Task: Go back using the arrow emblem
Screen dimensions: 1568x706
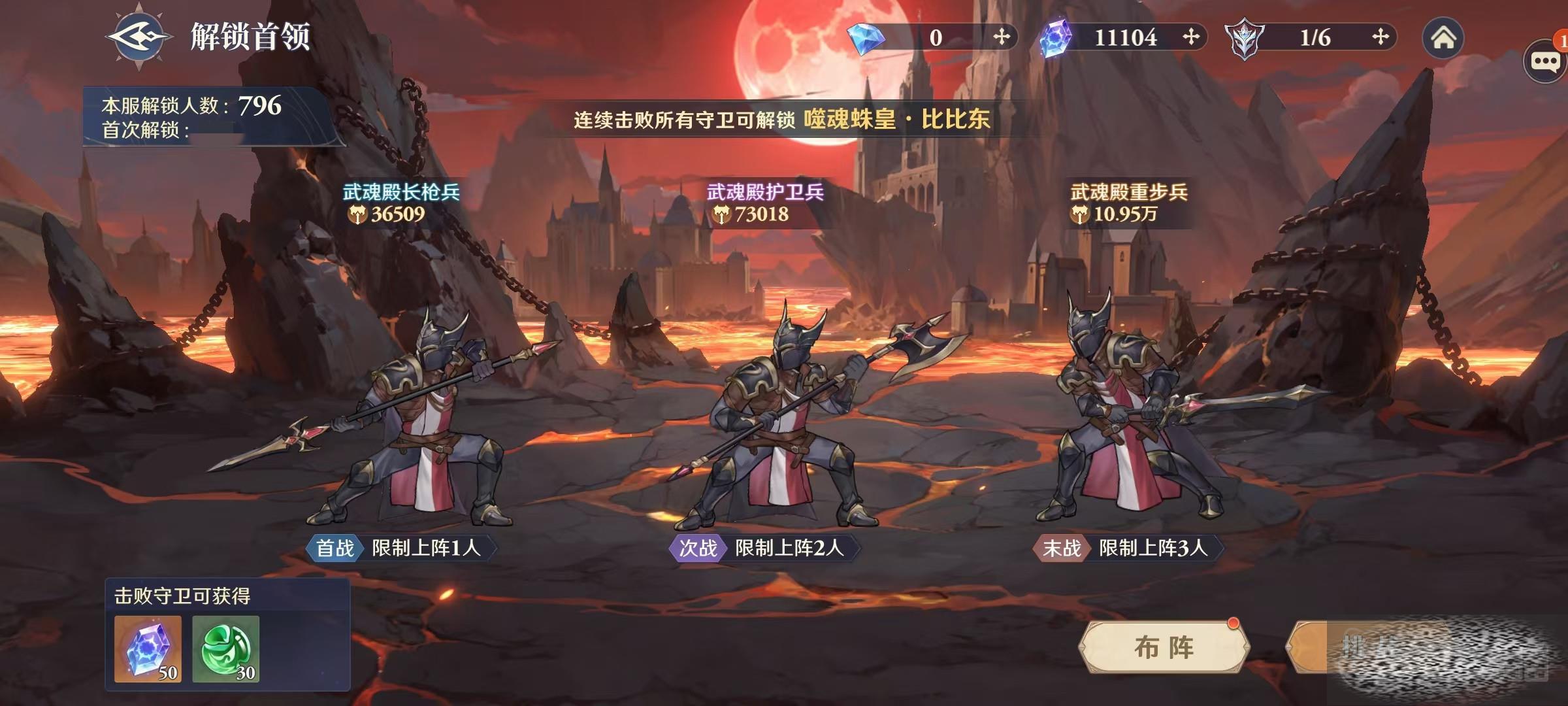Action: [139, 36]
